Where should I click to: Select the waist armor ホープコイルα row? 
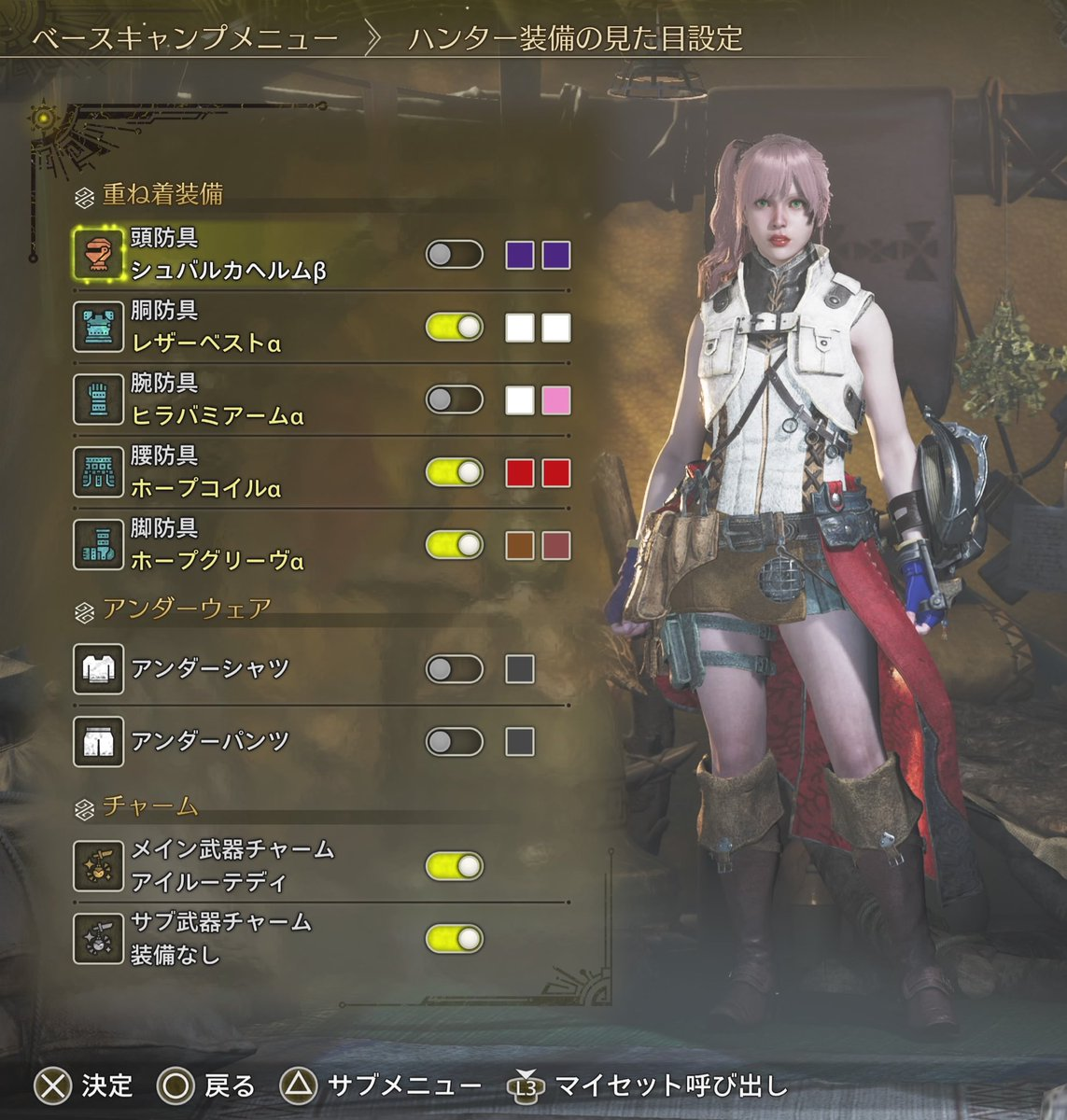tap(205, 473)
